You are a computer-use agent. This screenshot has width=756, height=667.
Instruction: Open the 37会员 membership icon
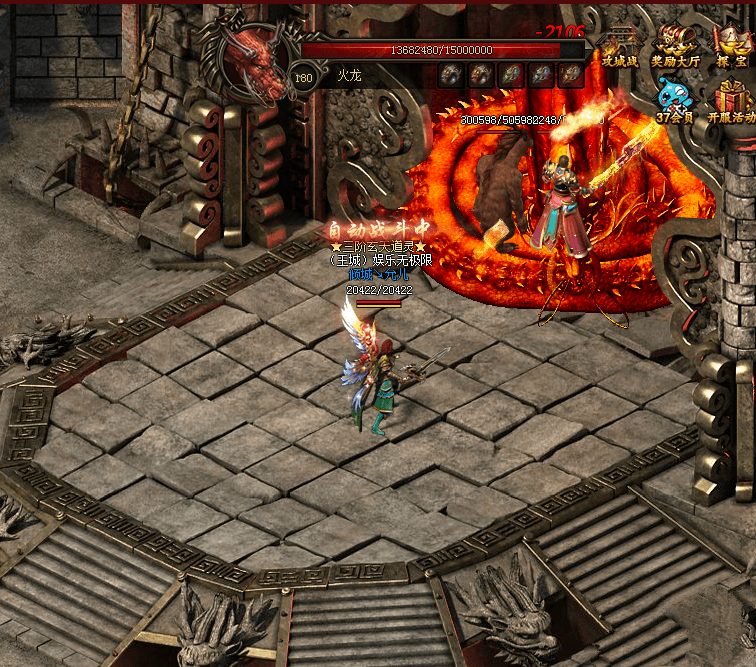(x=676, y=101)
